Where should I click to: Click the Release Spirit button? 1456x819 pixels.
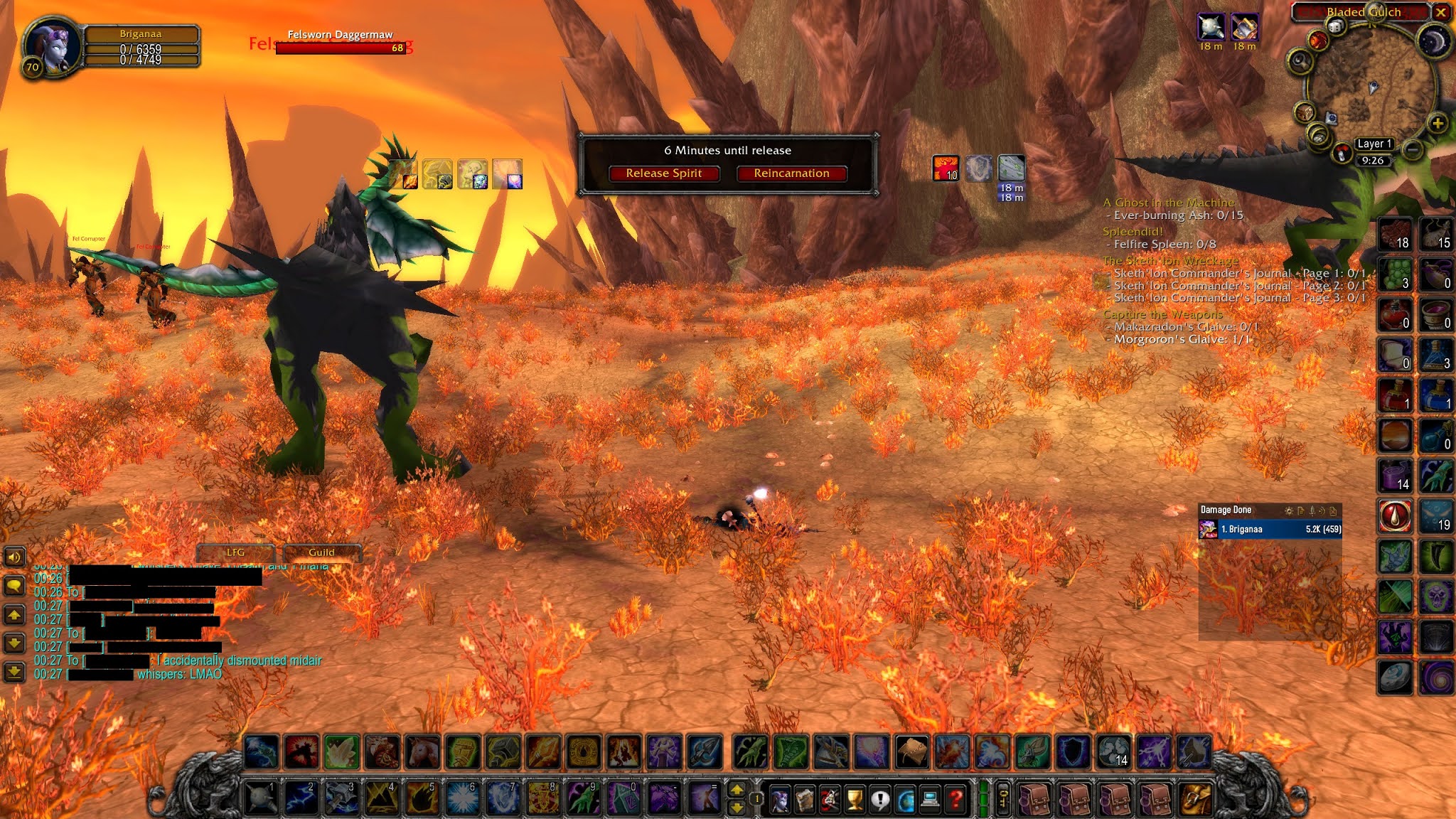663,173
